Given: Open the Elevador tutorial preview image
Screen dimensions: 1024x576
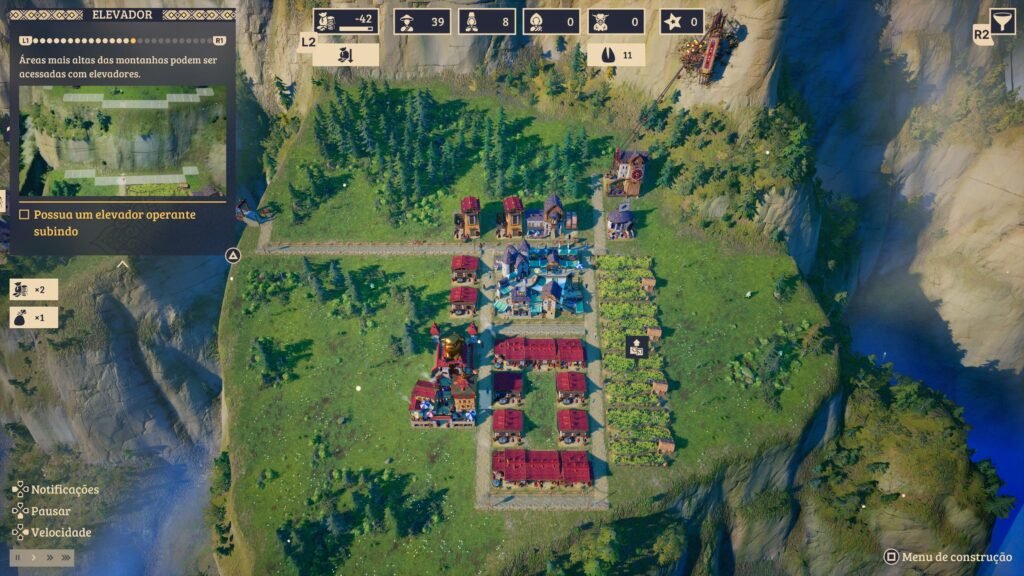Looking at the screenshot, I should click(x=122, y=140).
